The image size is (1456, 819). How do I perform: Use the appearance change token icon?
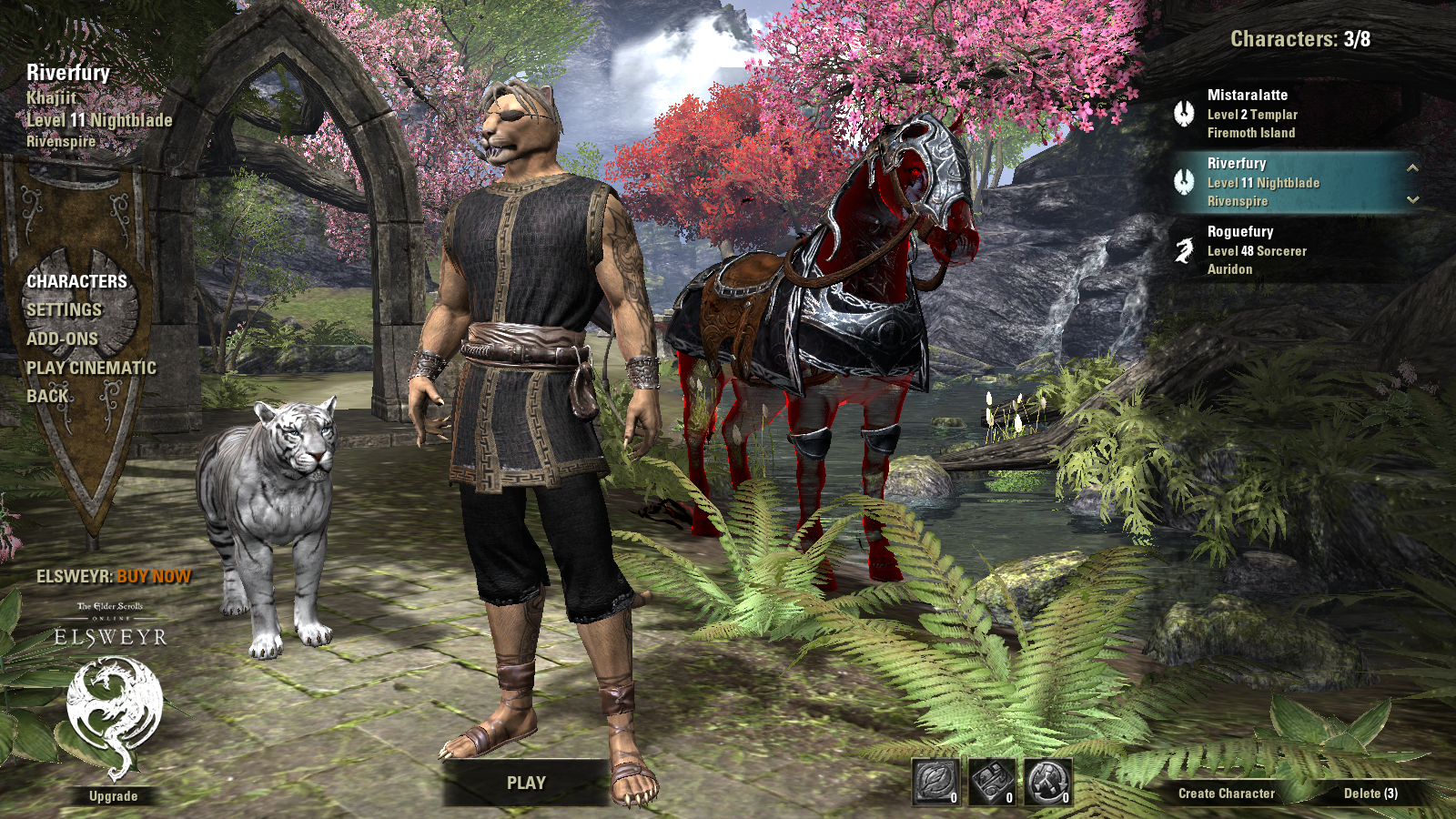[992, 783]
